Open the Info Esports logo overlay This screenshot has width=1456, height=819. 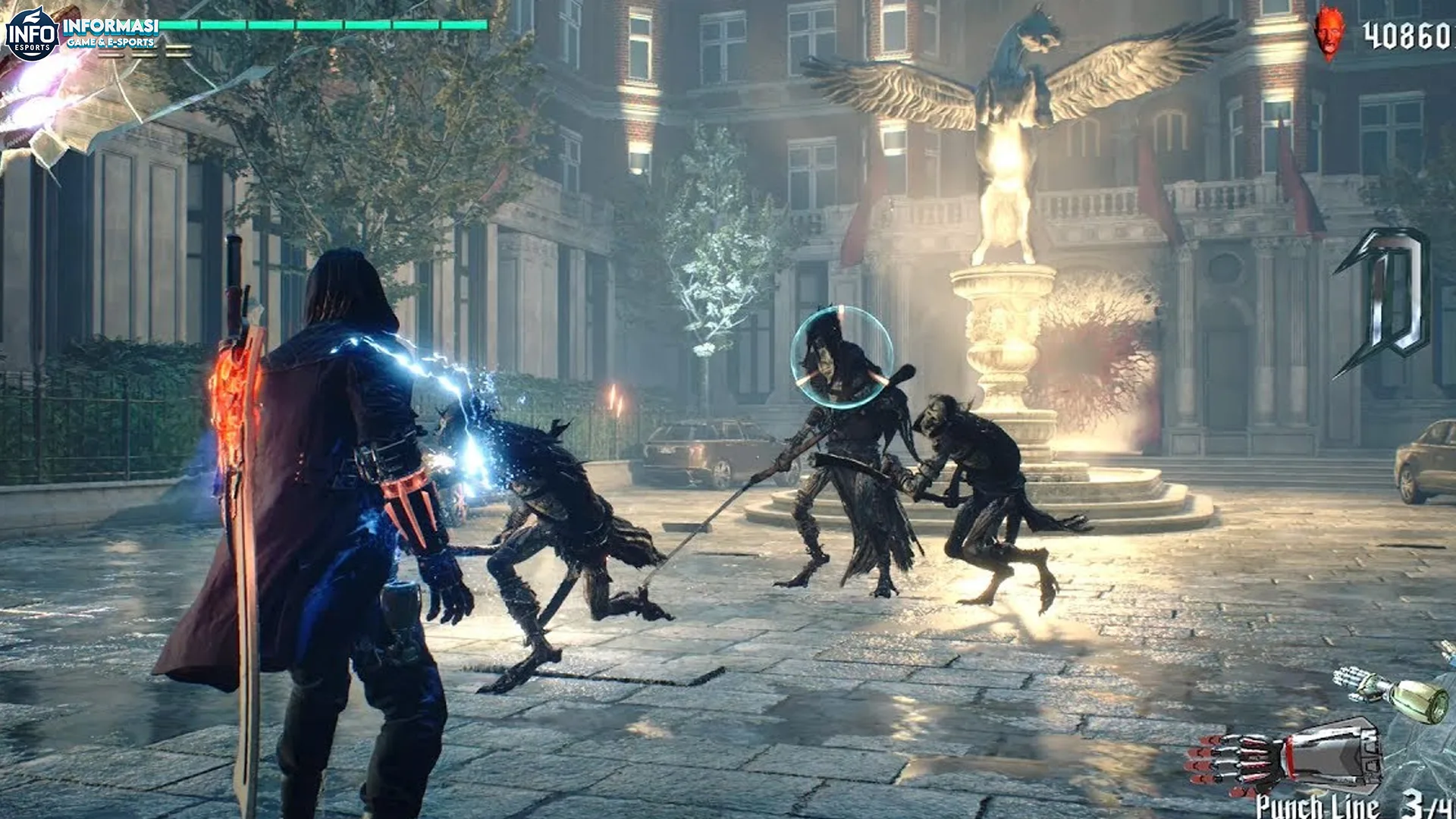pyautogui.click(x=30, y=35)
